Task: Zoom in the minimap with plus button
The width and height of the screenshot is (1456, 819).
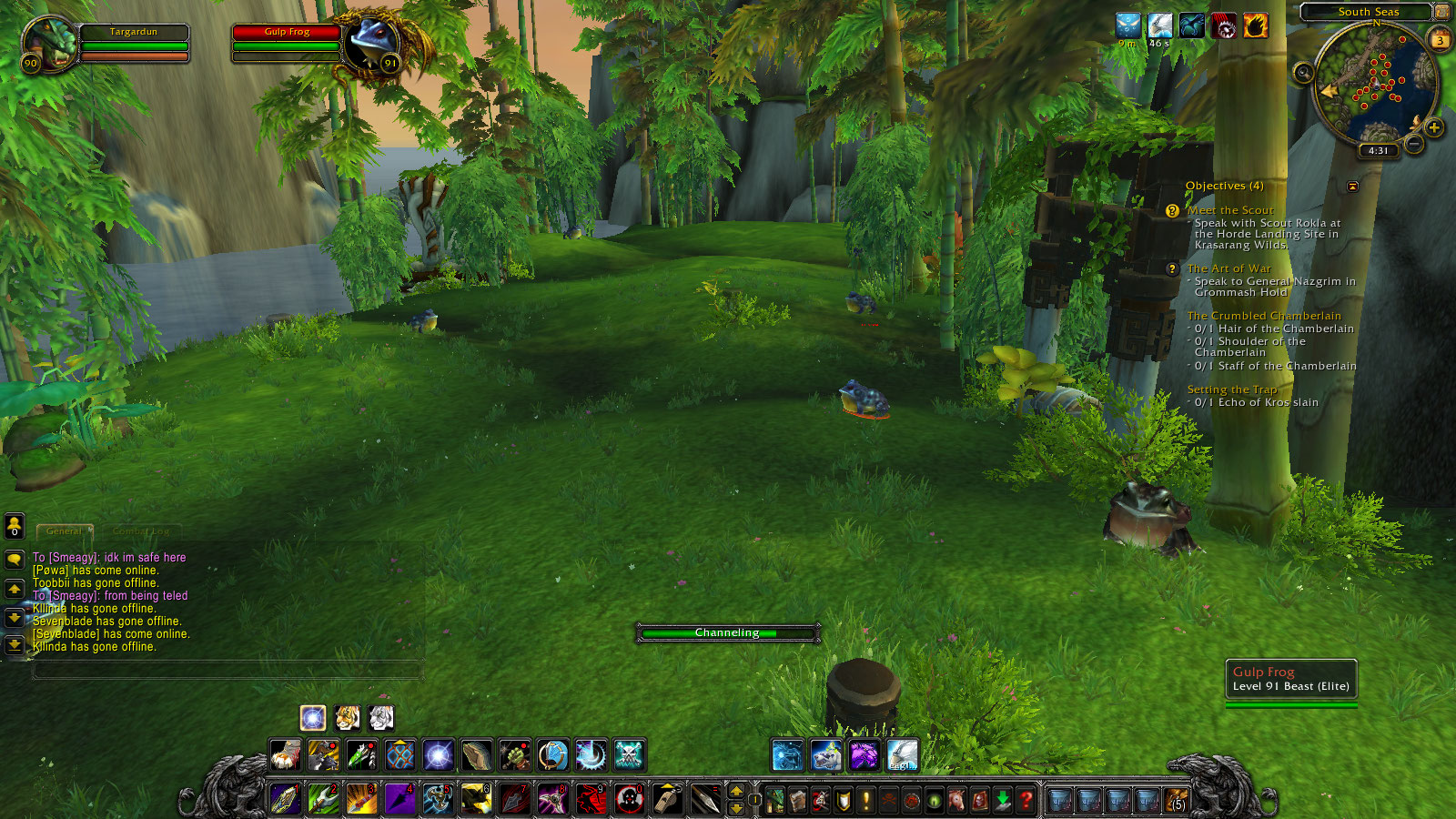Action: (1434, 127)
